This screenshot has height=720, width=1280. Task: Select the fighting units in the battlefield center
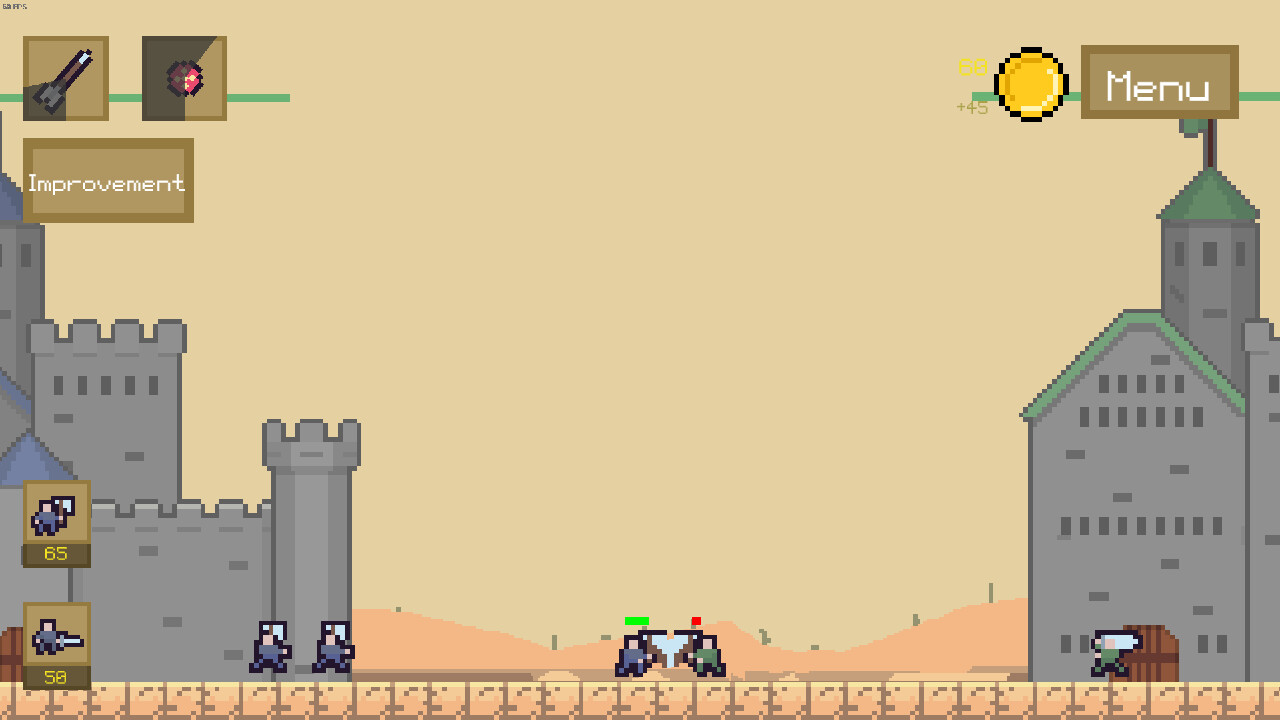(x=668, y=652)
